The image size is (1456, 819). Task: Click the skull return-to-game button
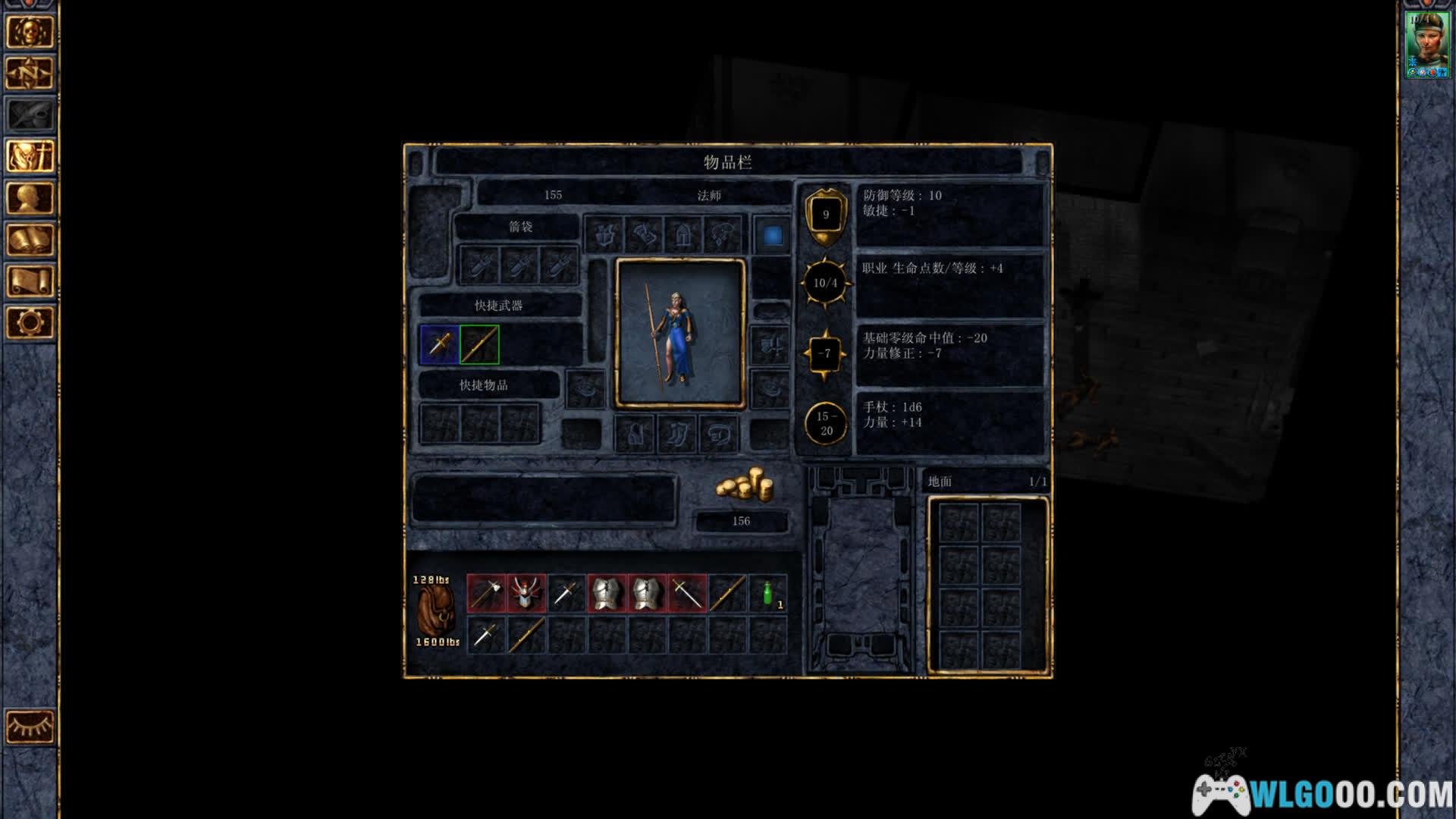(x=30, y=32)
